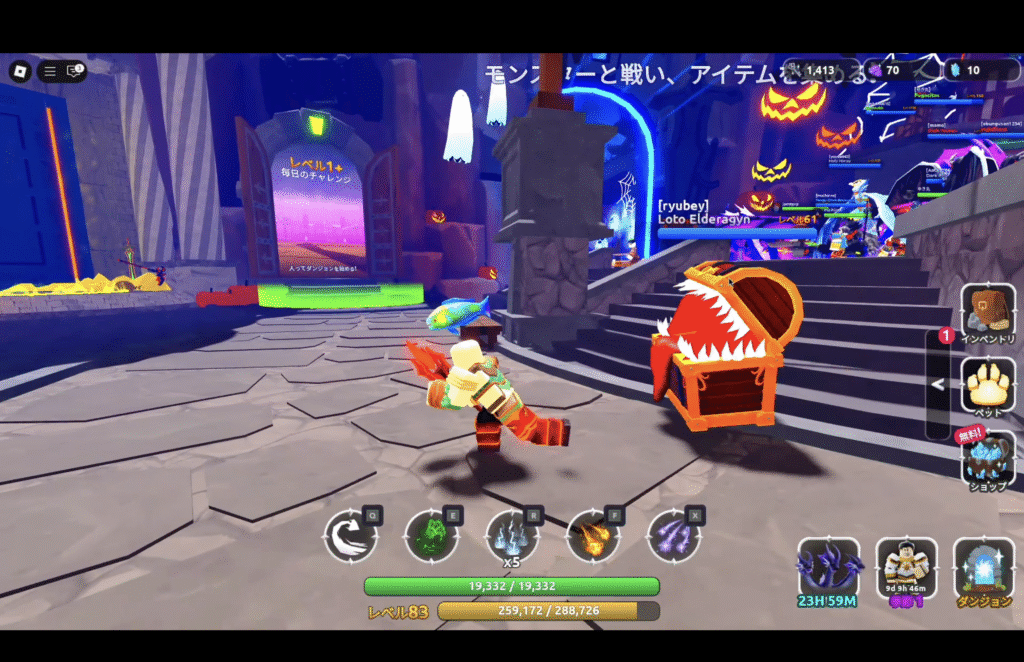Trigger the purple arrows ability
This screenshot has width=1024, height=662.
tap(673, 537)
